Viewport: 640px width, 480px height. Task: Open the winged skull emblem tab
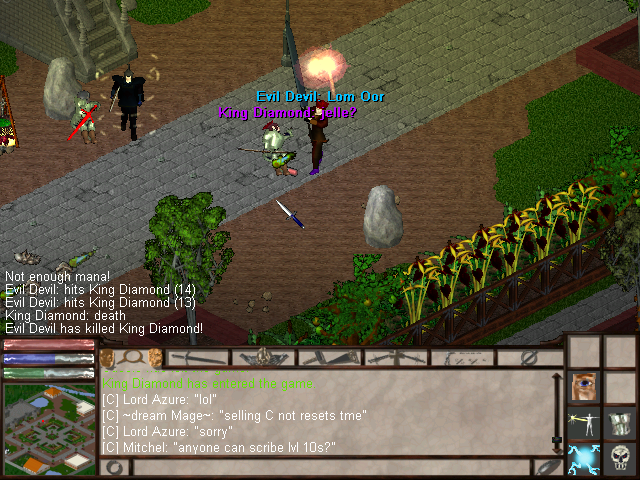264,357
